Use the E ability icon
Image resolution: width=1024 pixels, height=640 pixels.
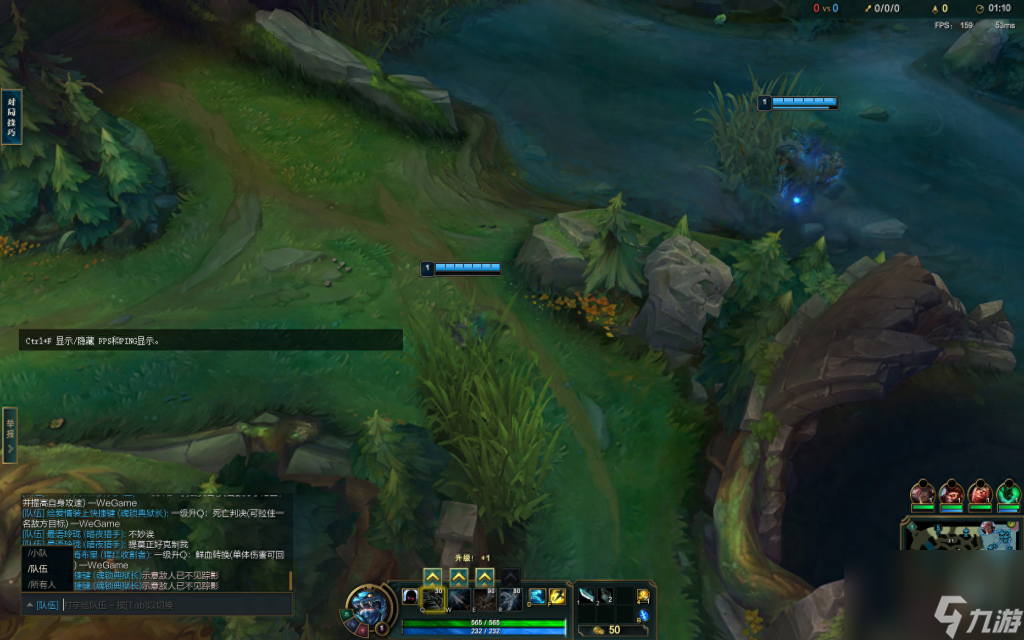click(x=485, y=598)
